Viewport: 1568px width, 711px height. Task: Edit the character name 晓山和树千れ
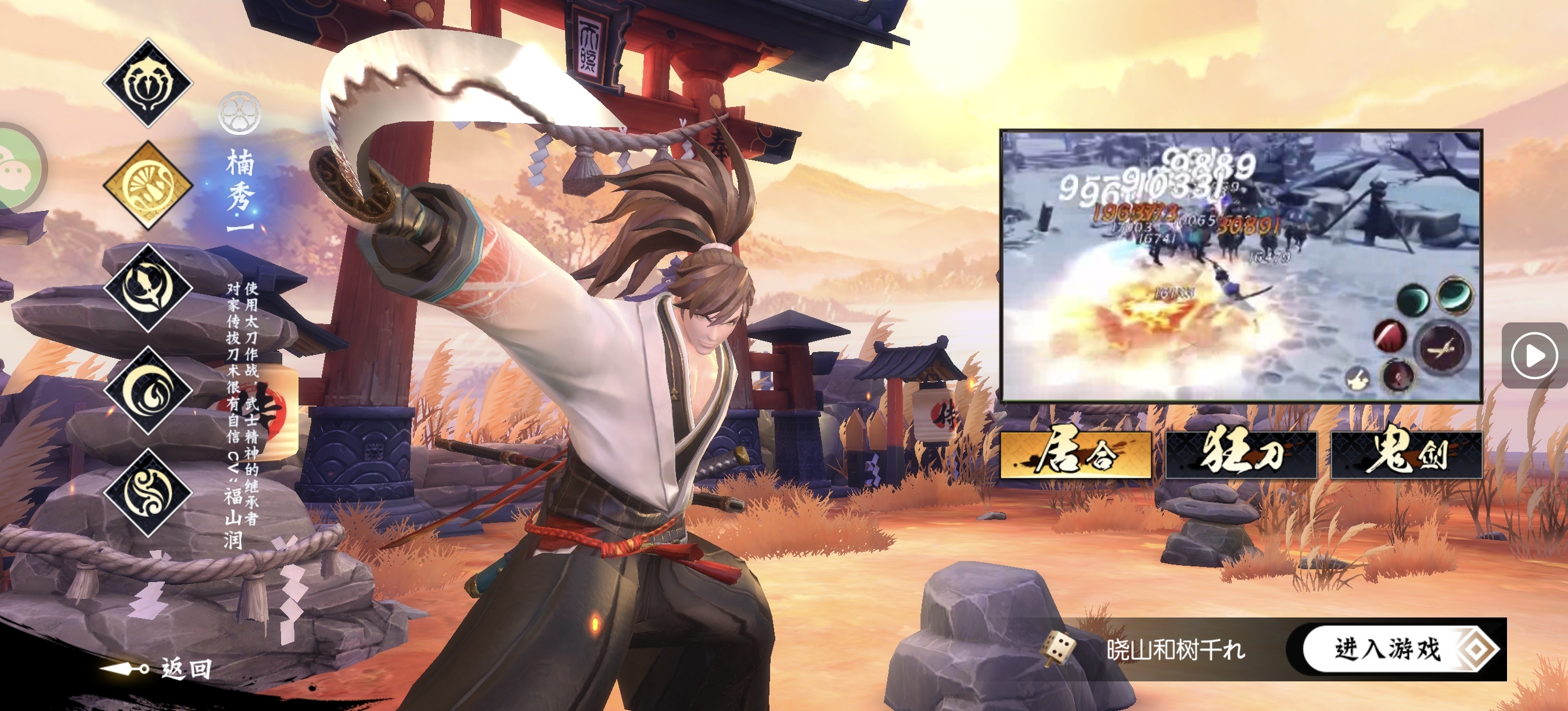click(1176, 649)
